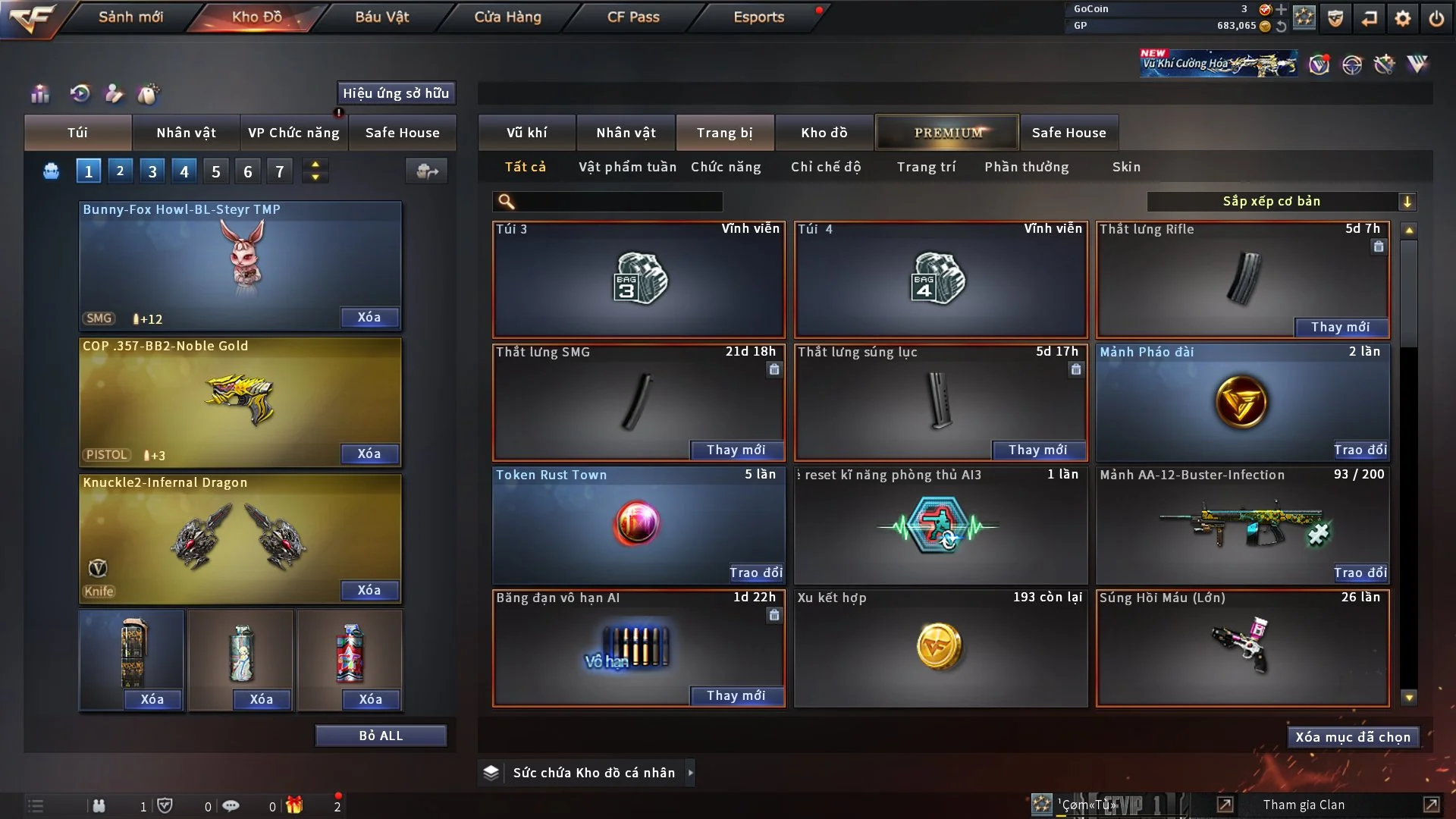This screenshot has width=1456, height=819.
Task: Show the Vật phẩm tuần filter
Action: tap(627, 167)
